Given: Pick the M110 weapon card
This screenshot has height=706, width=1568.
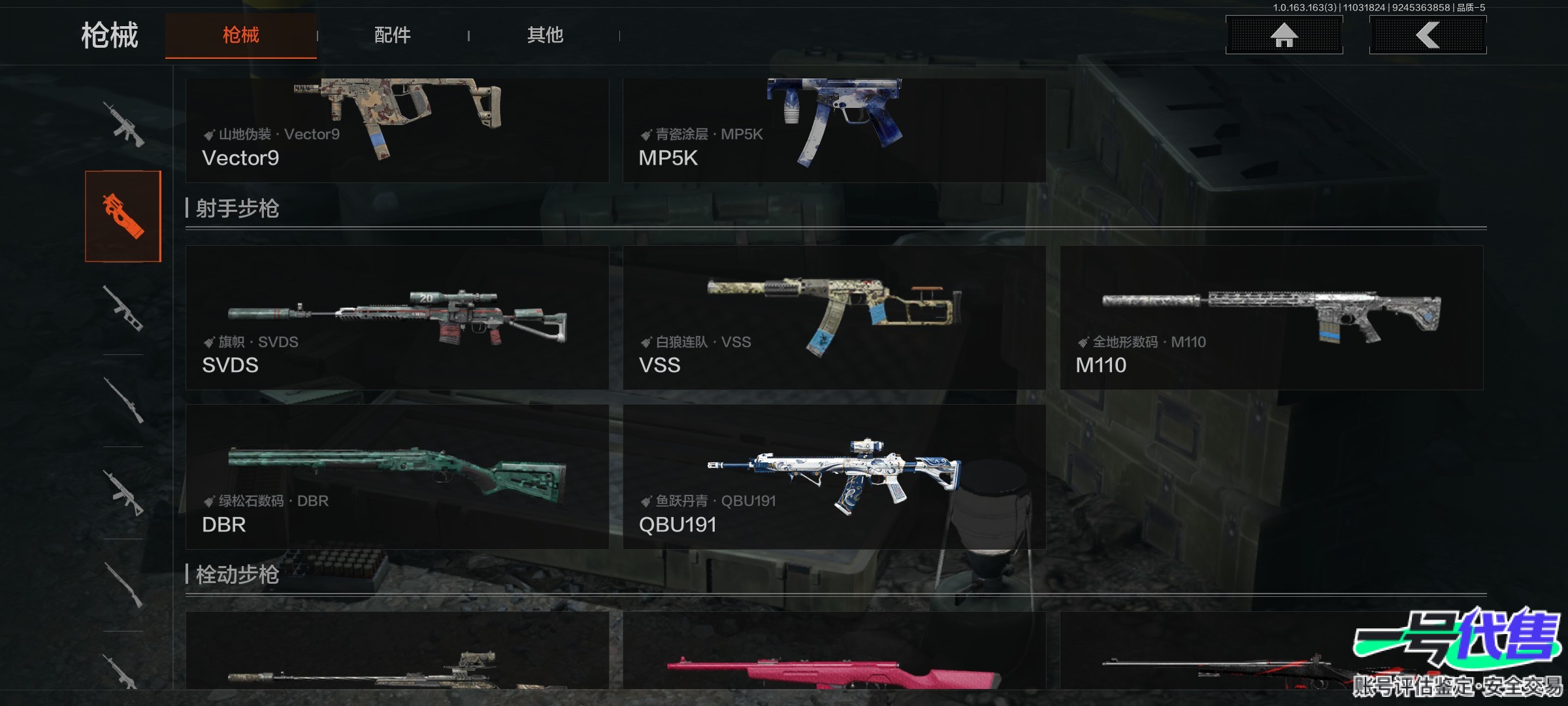Looking at the screenshot, I should click(1271, 318).
